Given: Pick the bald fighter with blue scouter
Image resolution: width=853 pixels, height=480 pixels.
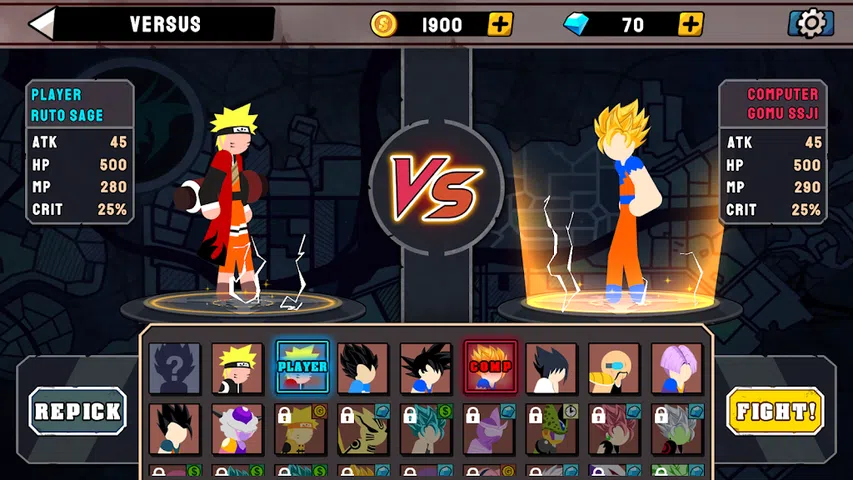Looking at the screenshot, I should click(x=614, y=368).
